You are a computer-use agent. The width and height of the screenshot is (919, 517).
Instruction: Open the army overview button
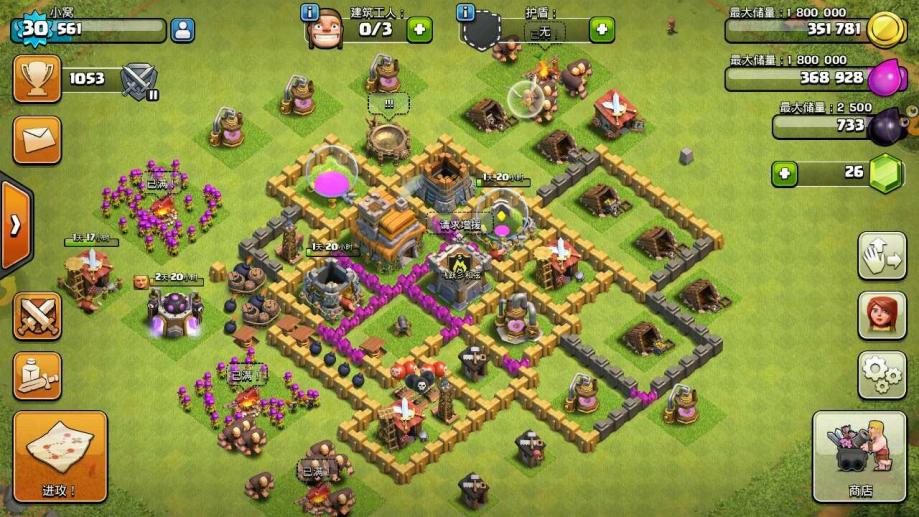[37, 376]
